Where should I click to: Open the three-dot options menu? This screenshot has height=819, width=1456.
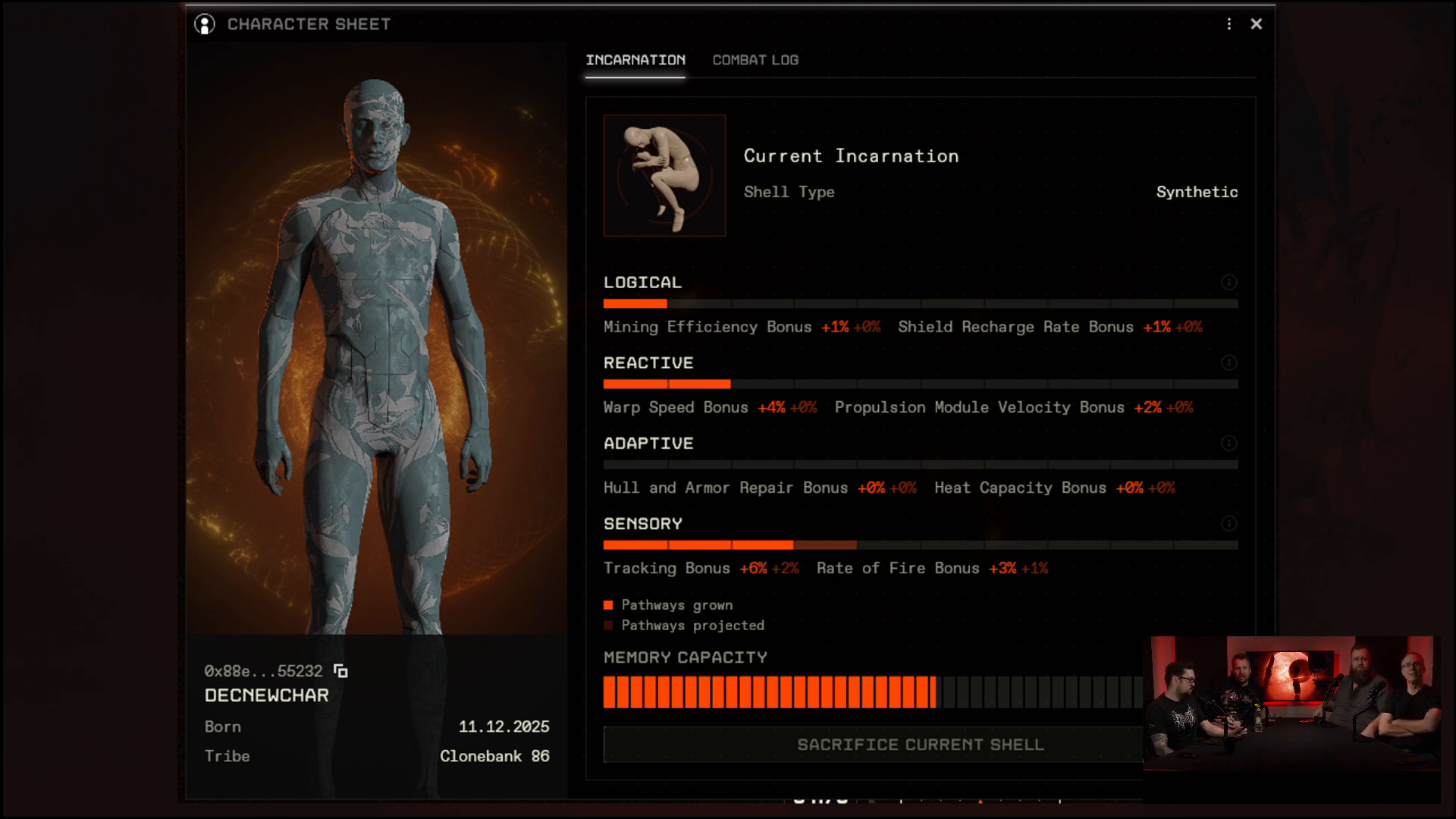(x=1229, y=24)
